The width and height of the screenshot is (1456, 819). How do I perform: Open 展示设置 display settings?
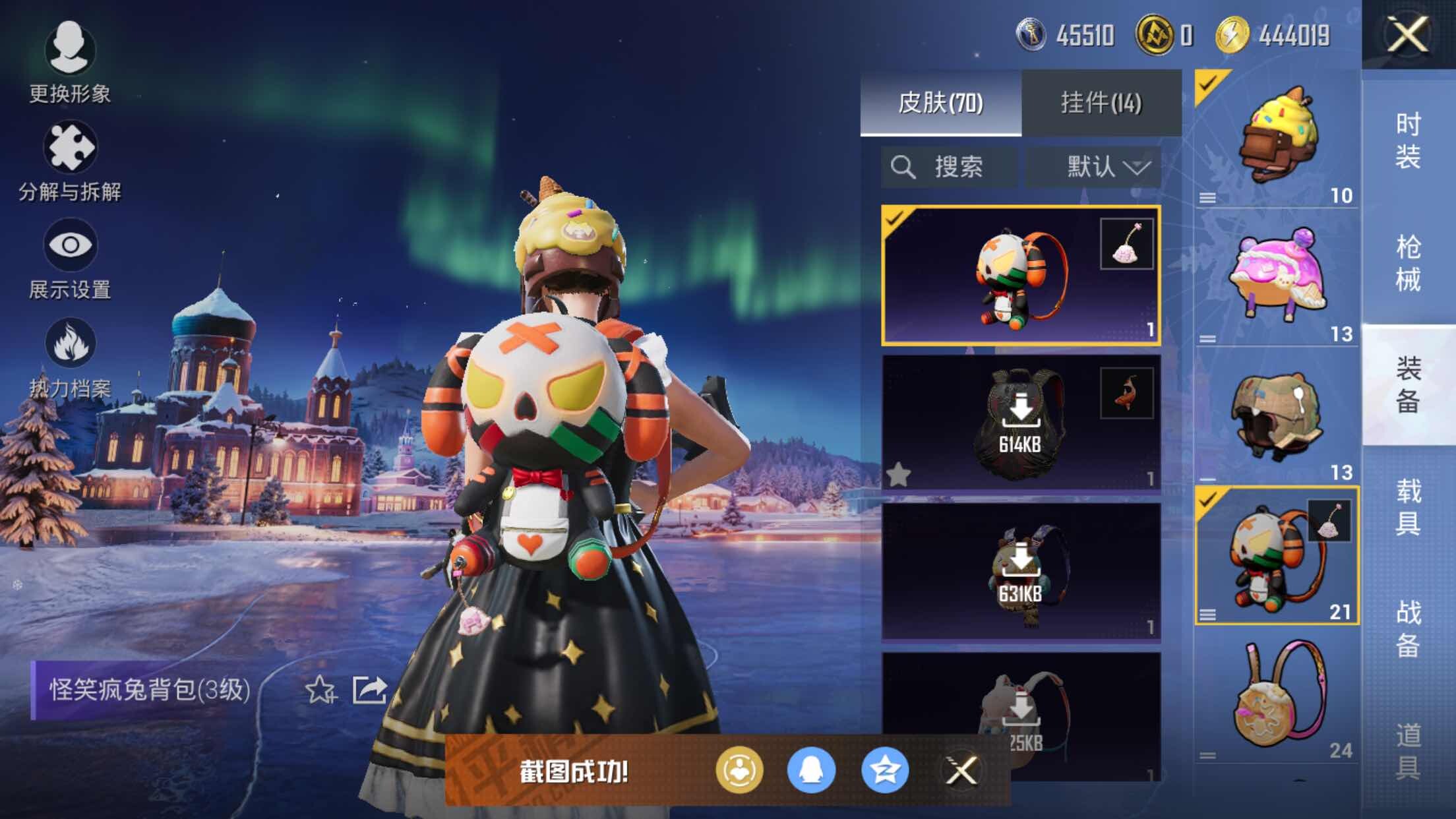(70, 258)
